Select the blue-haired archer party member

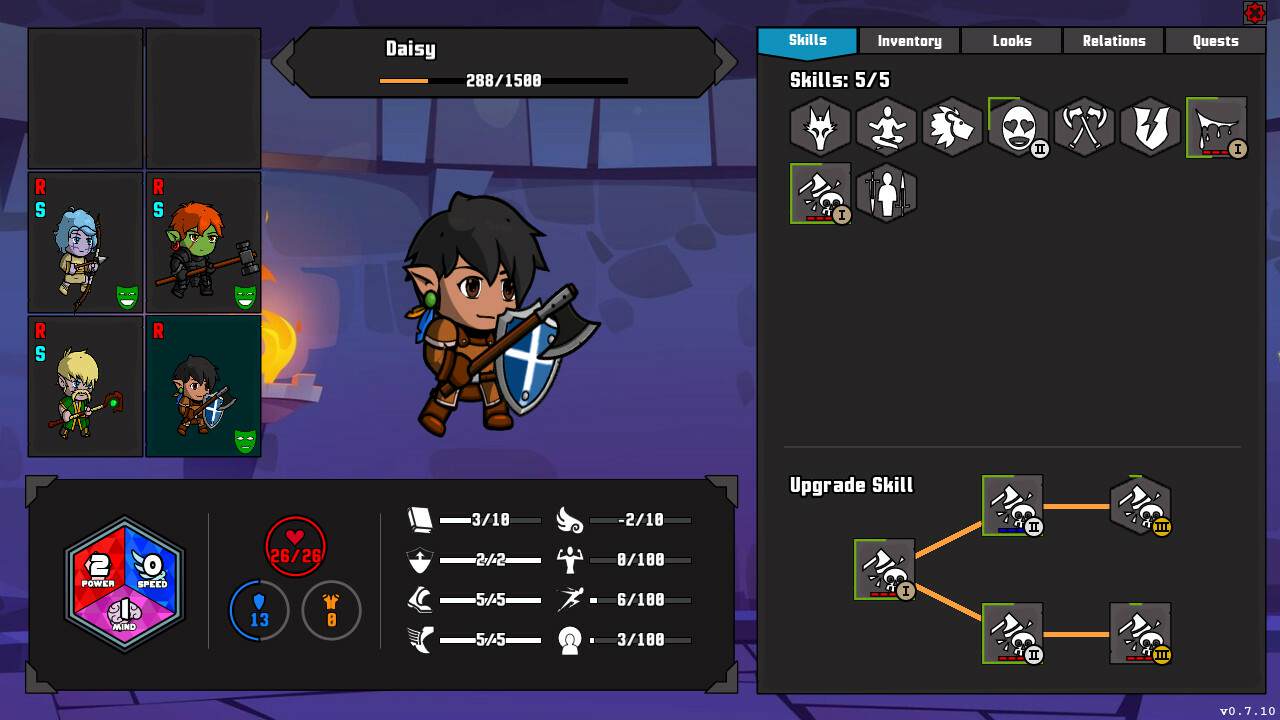85,243
